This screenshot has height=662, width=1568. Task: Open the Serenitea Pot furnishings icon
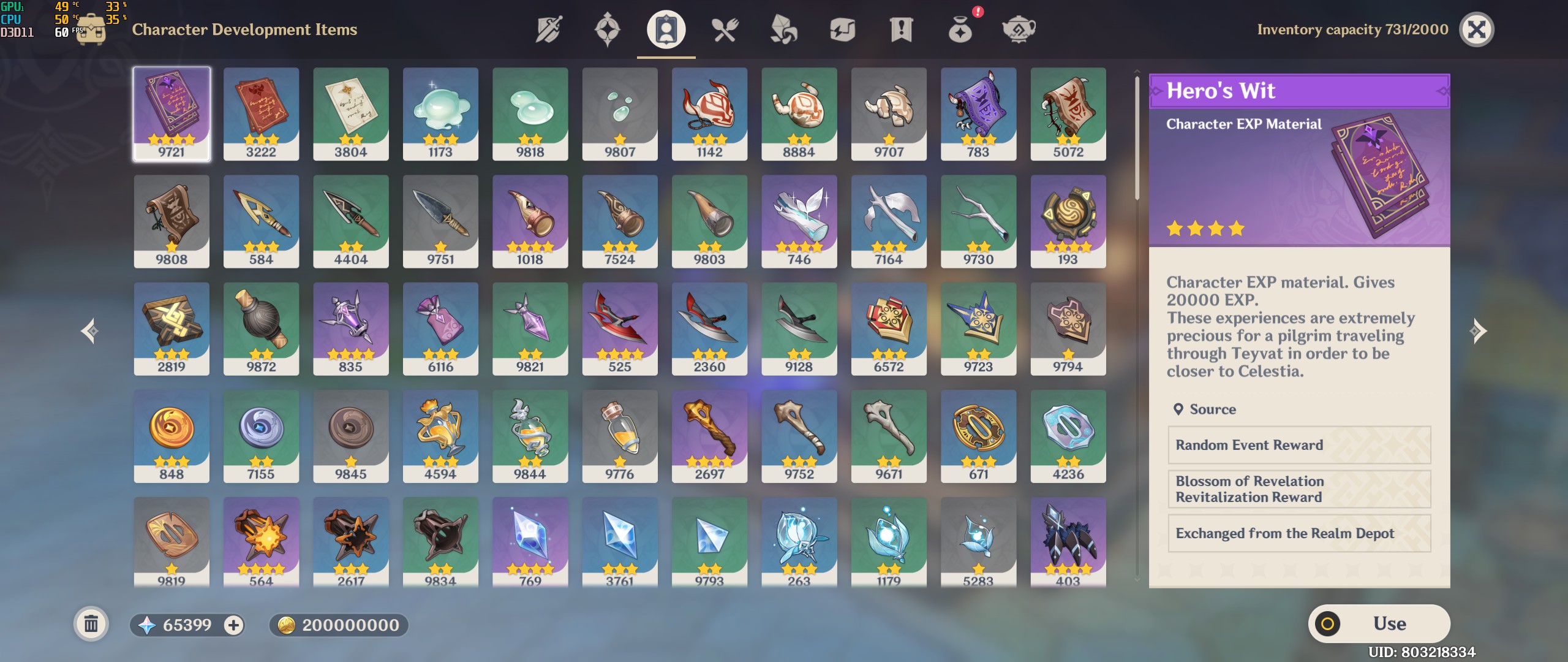(x=1019, y=29)
